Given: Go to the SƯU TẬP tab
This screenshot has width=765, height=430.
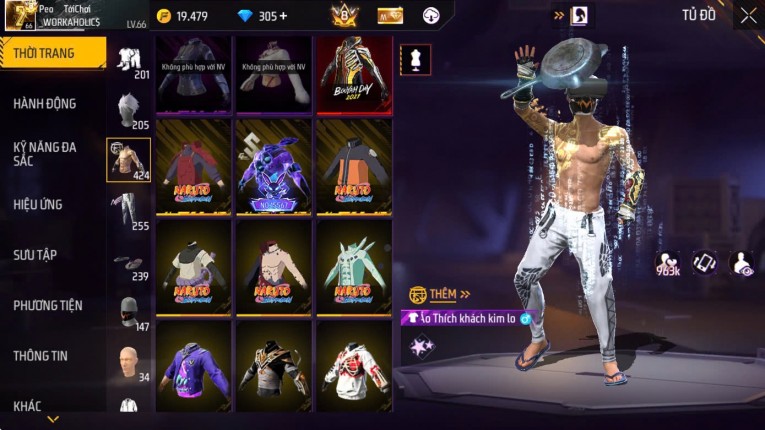Looking at the screenshot, I should click(35, 255).
